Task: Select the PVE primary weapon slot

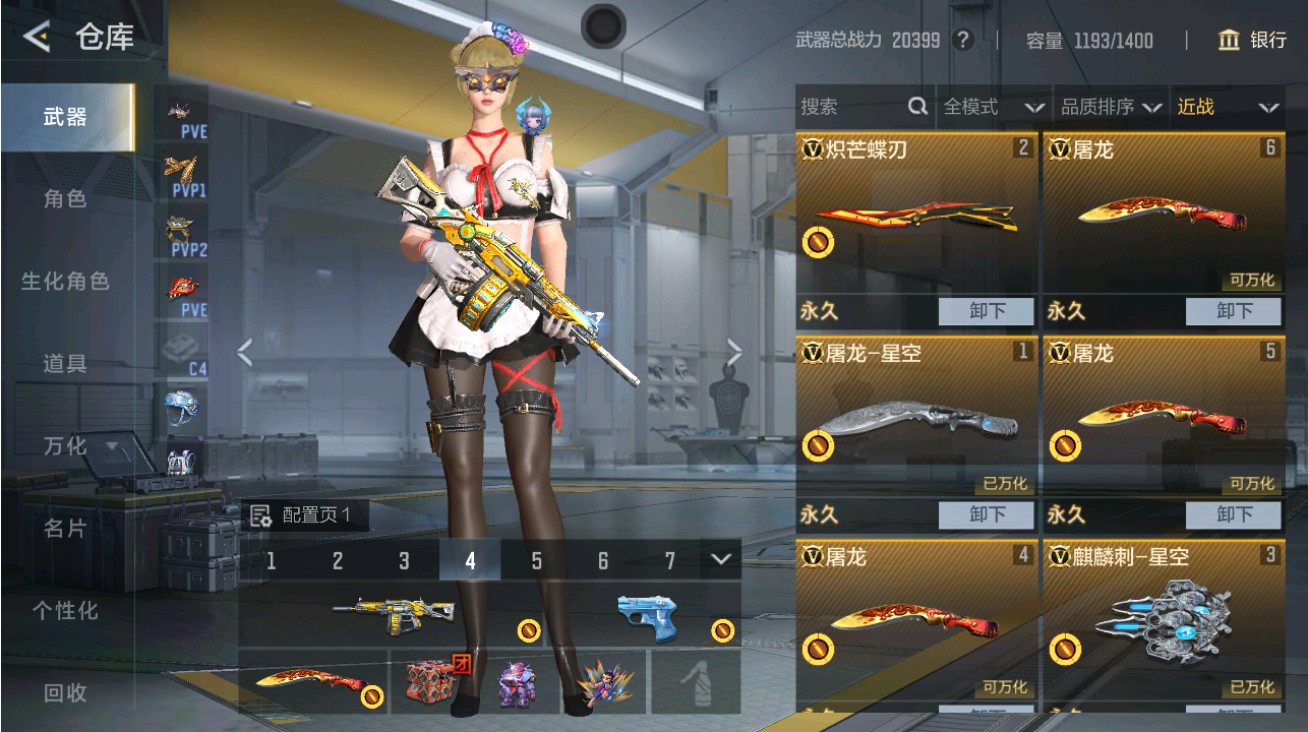Action: click(x=185, y=113)
